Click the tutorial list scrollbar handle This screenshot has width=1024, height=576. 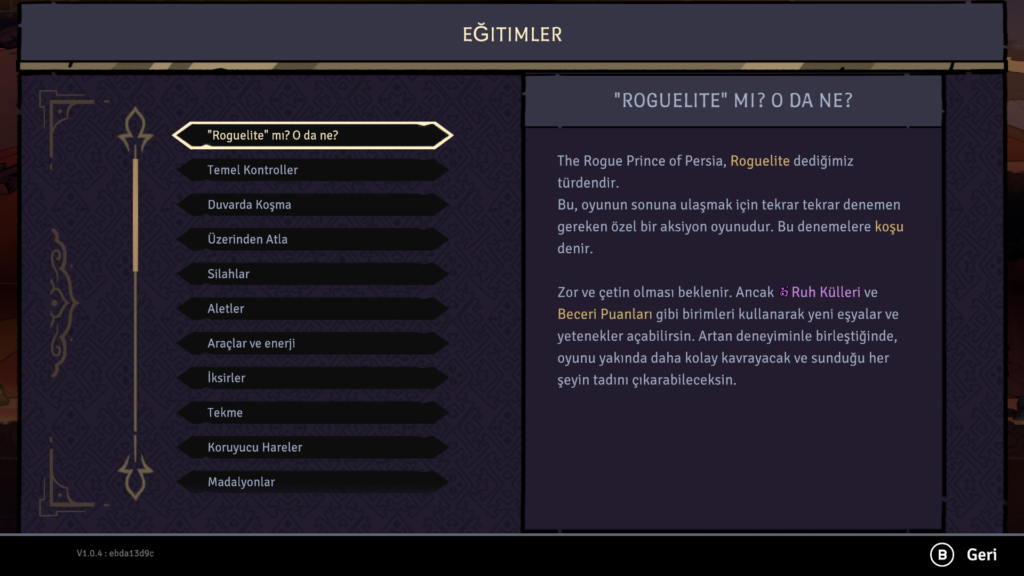click(136, 213)
